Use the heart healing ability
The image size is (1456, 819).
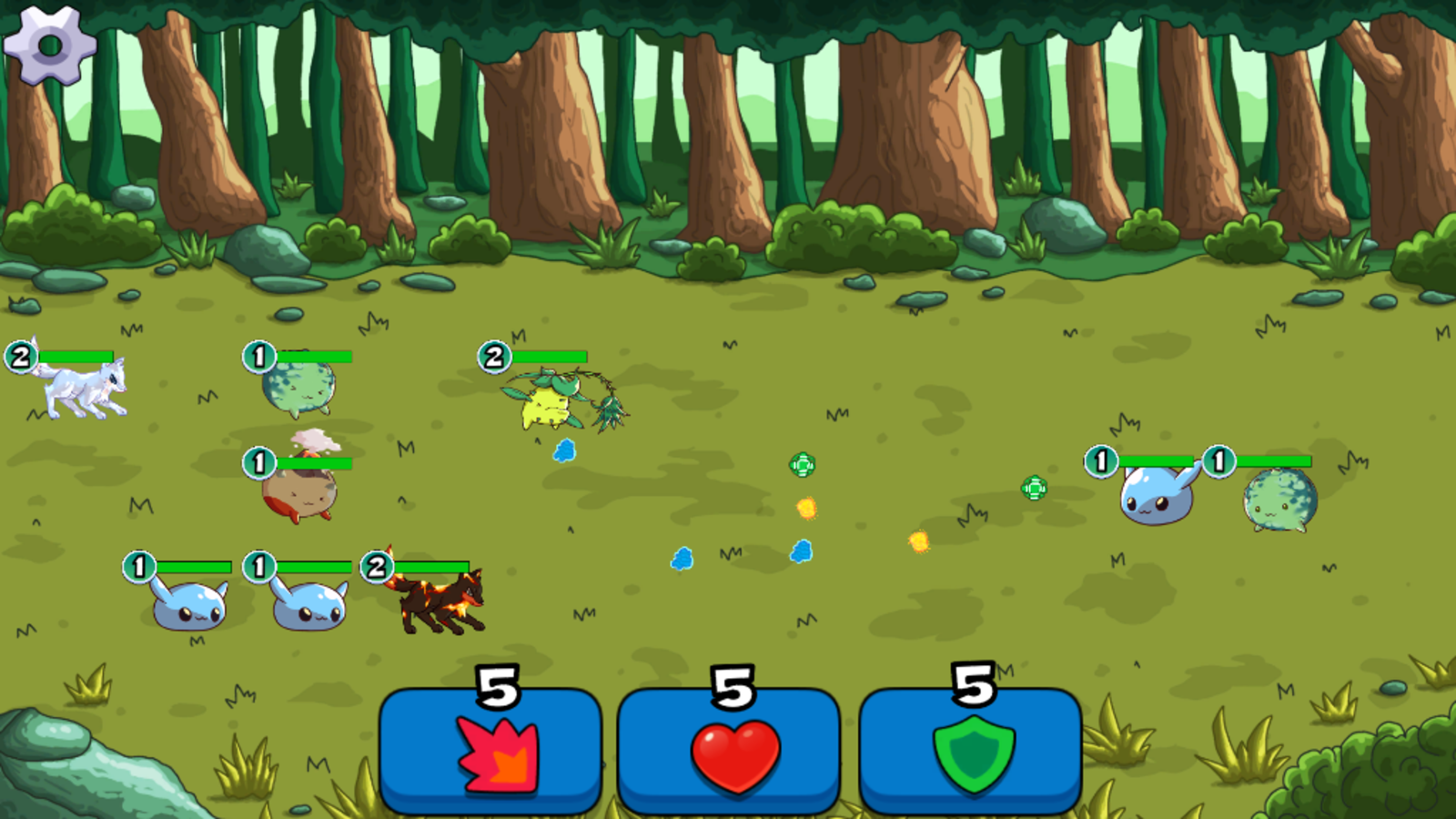click(x=733, y=753)
